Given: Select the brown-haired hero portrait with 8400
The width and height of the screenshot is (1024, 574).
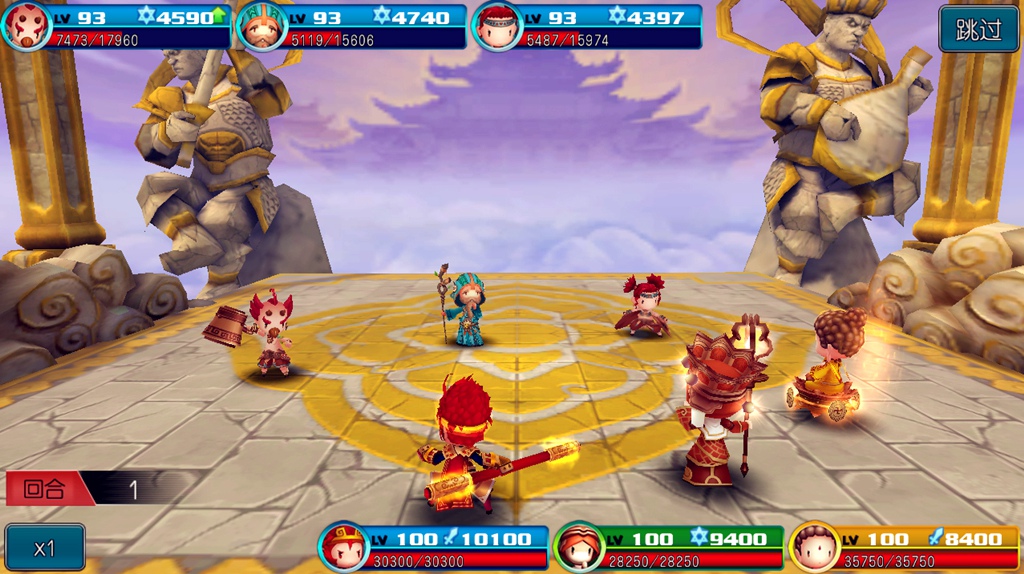Looking at the screenshot, I should [x=814, y=547].
